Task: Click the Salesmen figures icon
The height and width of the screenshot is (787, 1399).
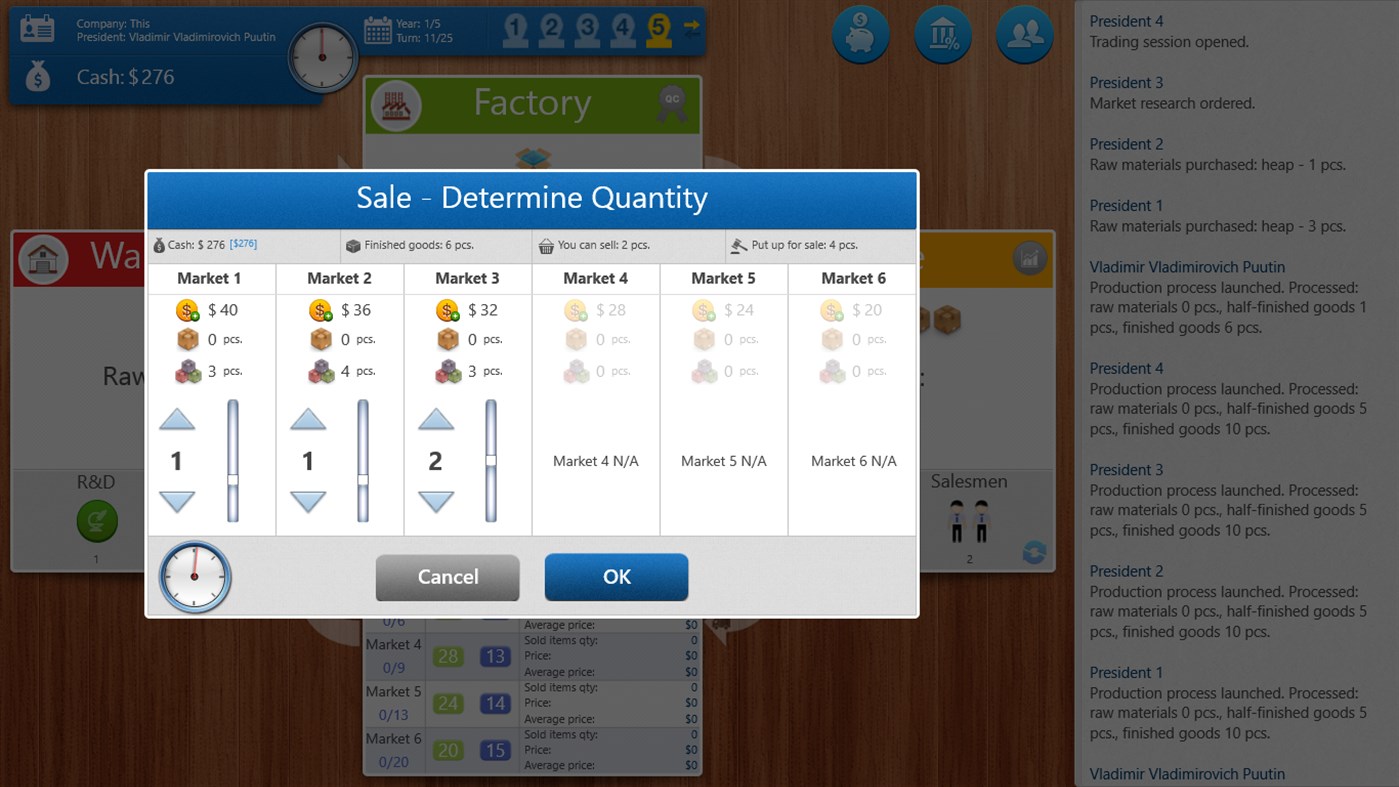Action: click(x=966, y=518)
